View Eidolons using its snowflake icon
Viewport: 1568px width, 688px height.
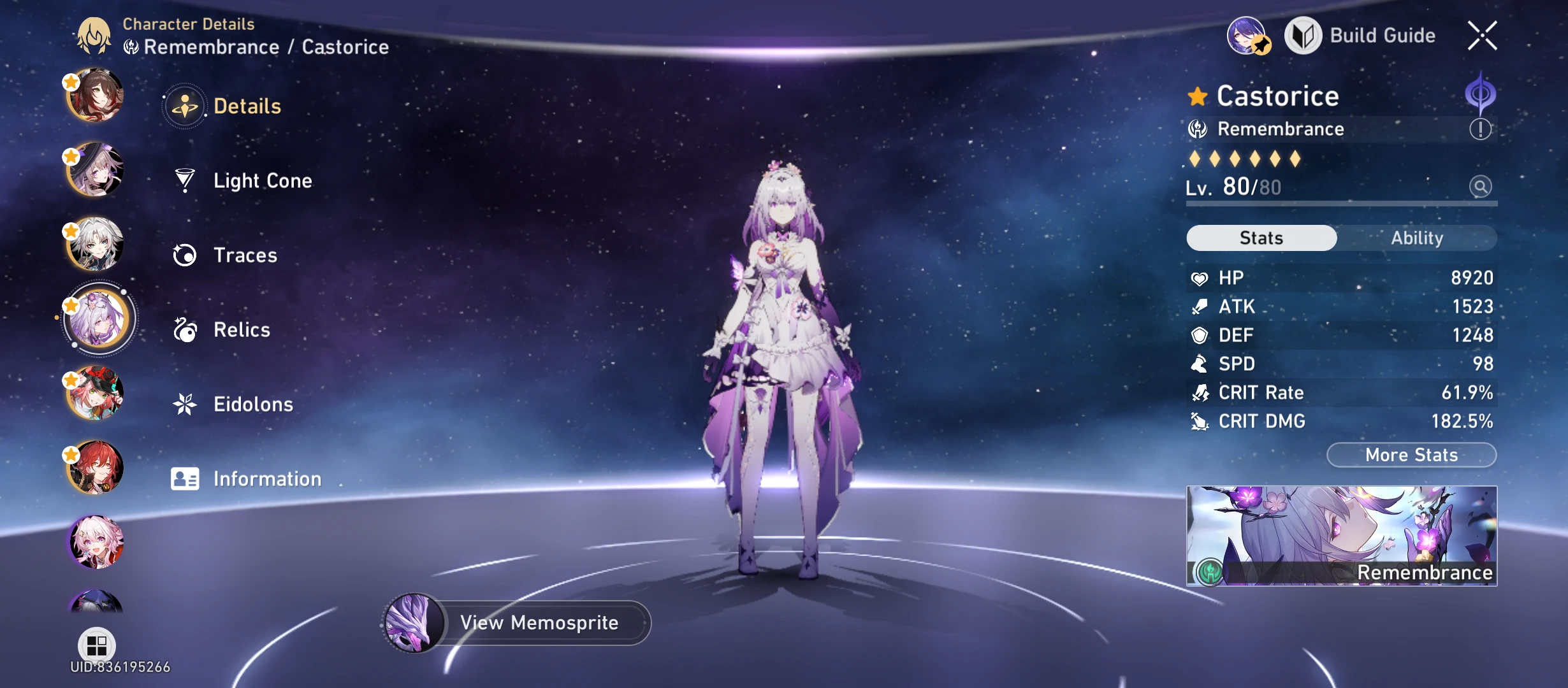185,404
